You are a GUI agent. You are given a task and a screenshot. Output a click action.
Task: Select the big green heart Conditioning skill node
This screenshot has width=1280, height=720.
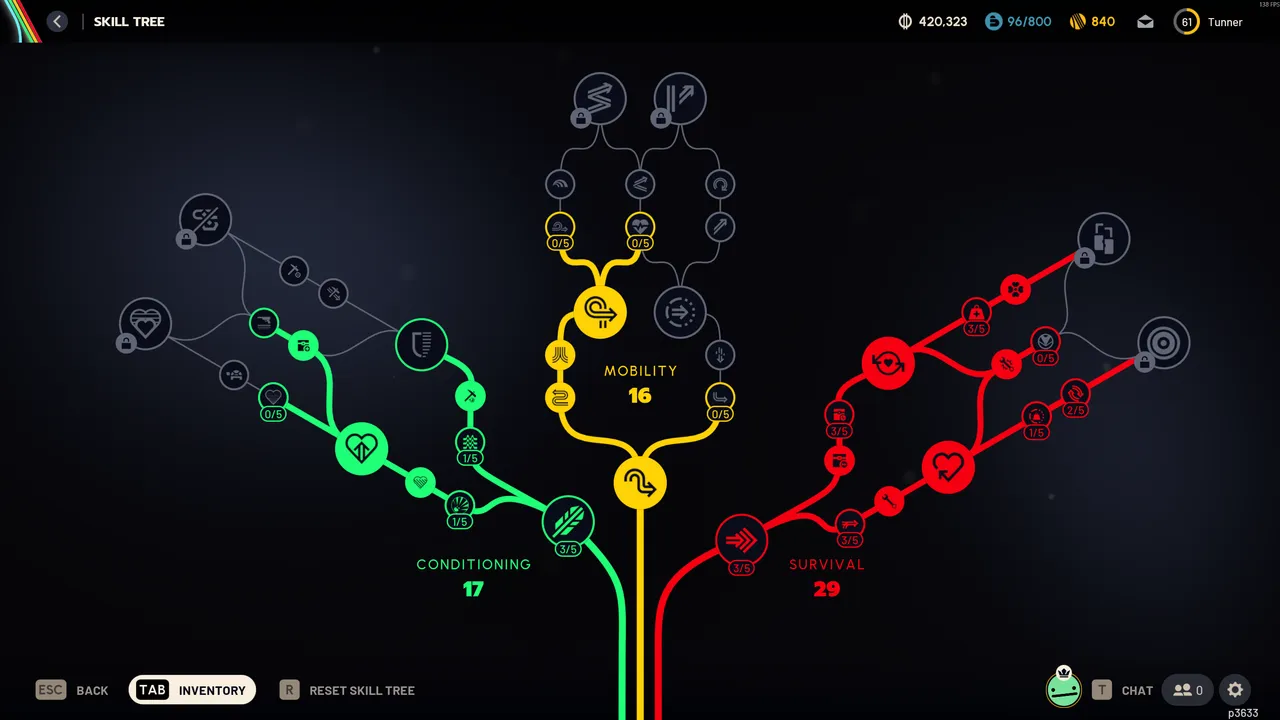point(362,449)
